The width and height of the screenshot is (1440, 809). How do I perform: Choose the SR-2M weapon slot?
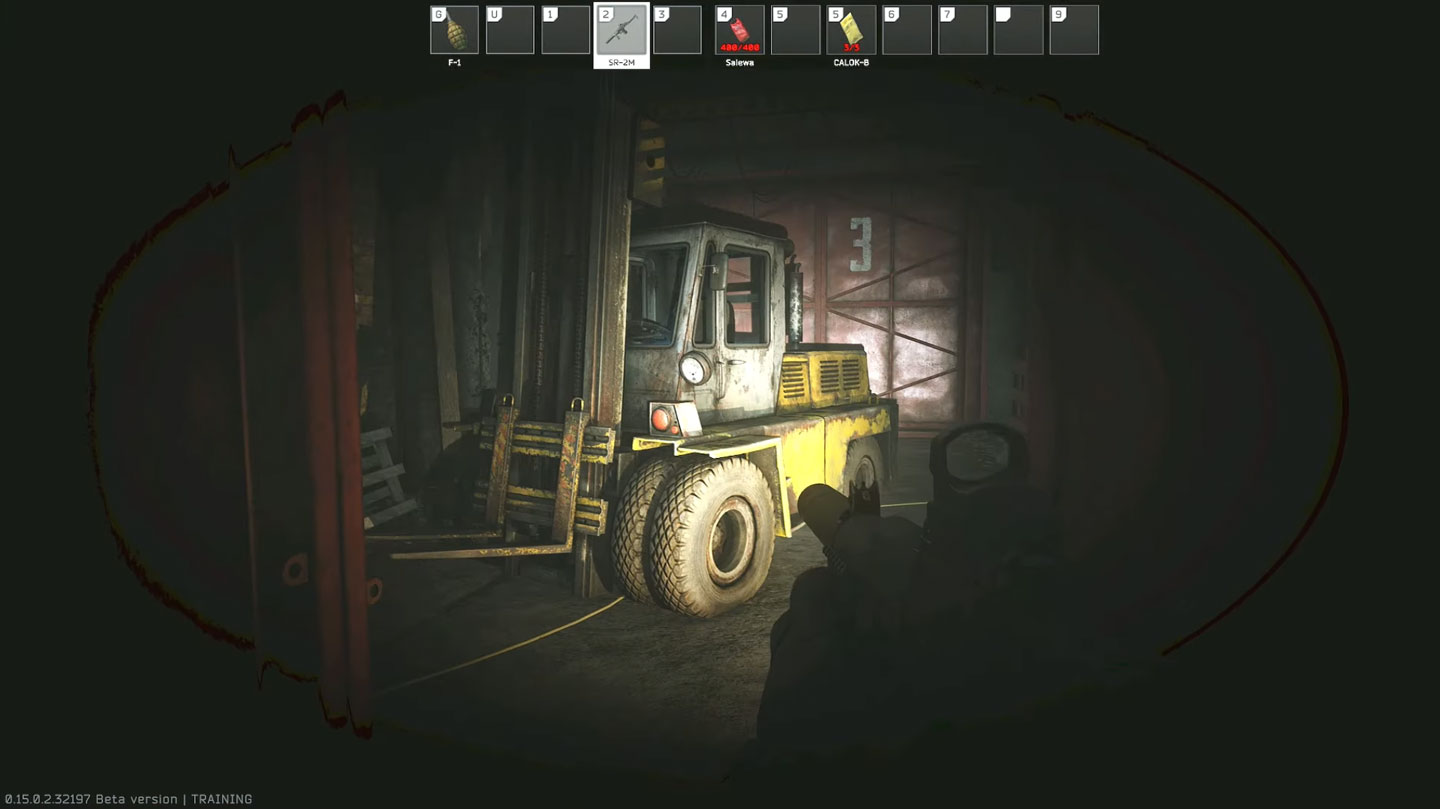pyautogui.click(x=621, y=30)
